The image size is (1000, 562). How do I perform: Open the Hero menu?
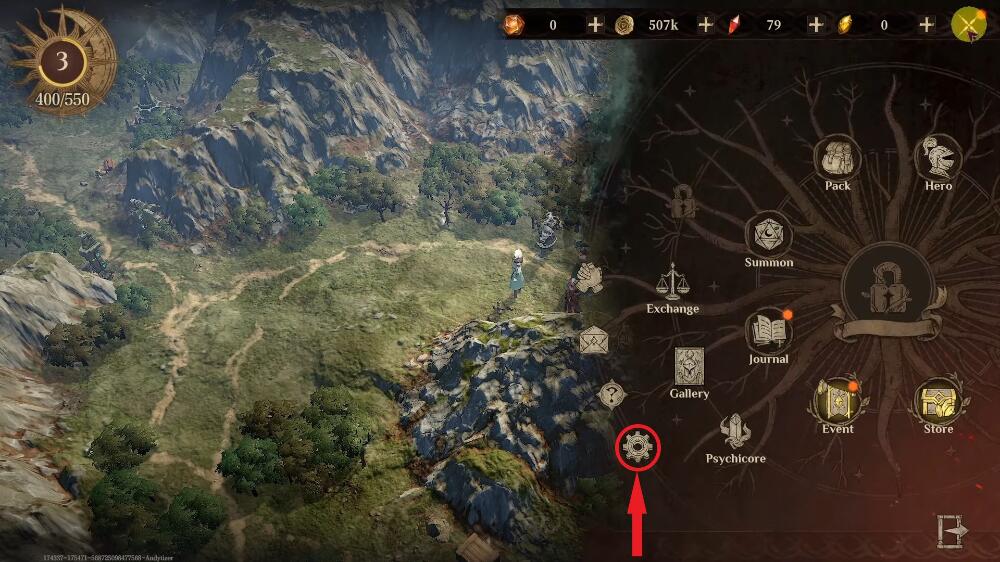[938, 160]
